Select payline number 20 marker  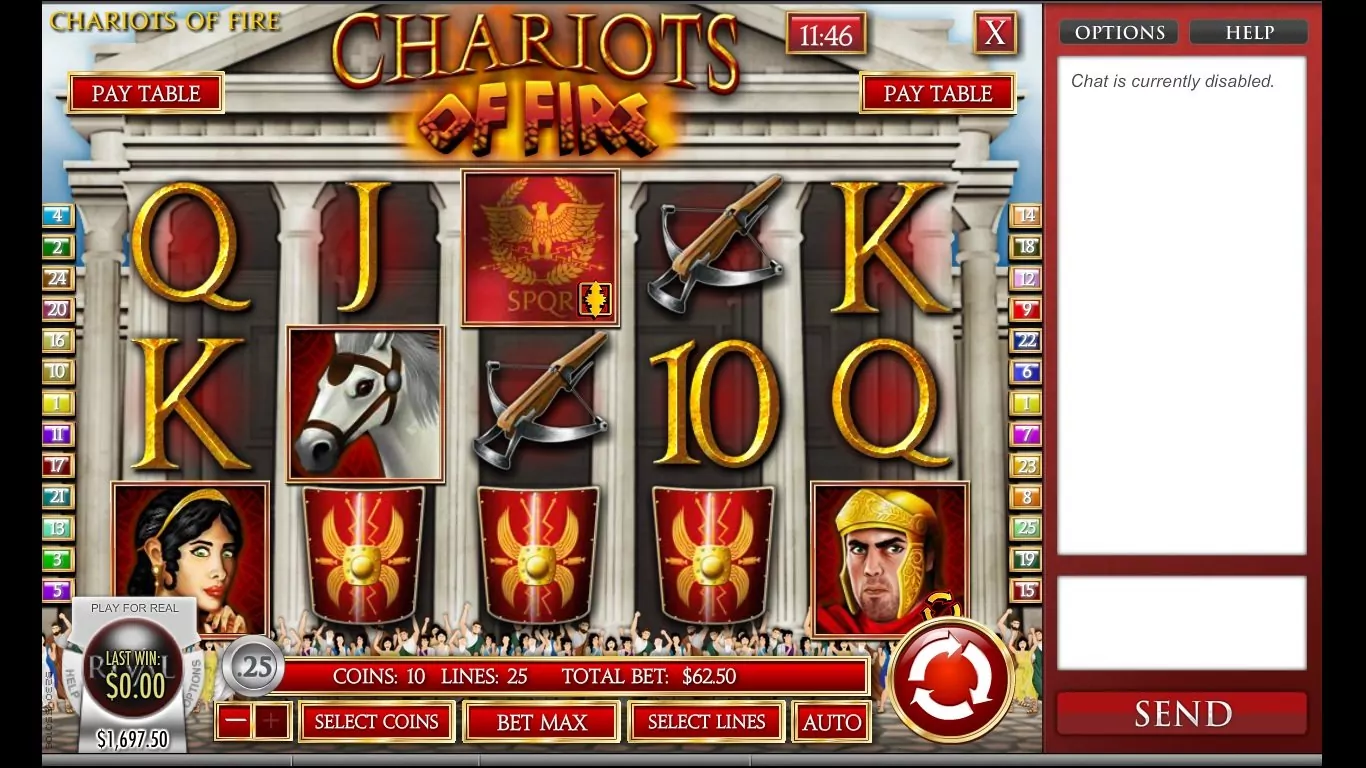[58, 309]
